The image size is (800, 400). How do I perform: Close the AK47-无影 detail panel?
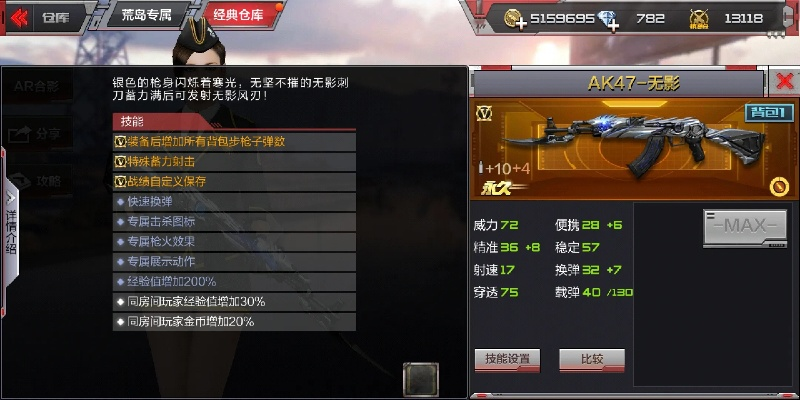[785, 82]
